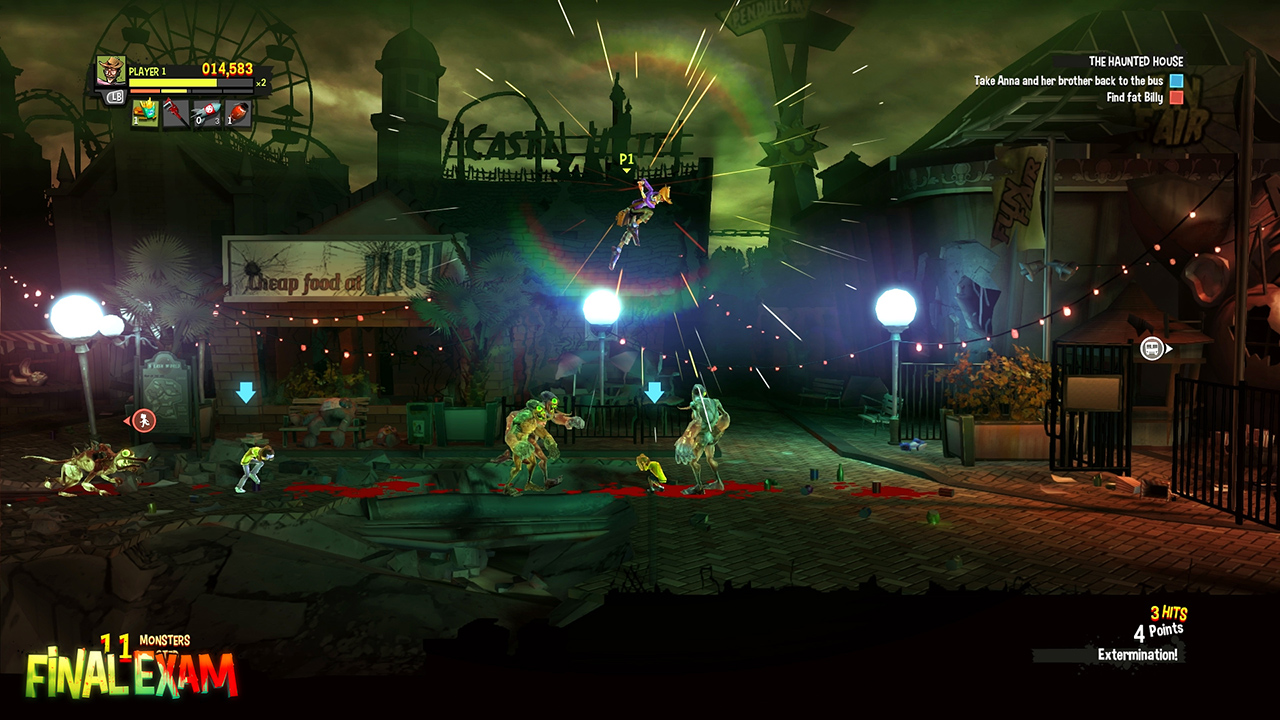Select the burger and fries food slot
Viewport: 1280px width, 720px height.
[146, 113]
